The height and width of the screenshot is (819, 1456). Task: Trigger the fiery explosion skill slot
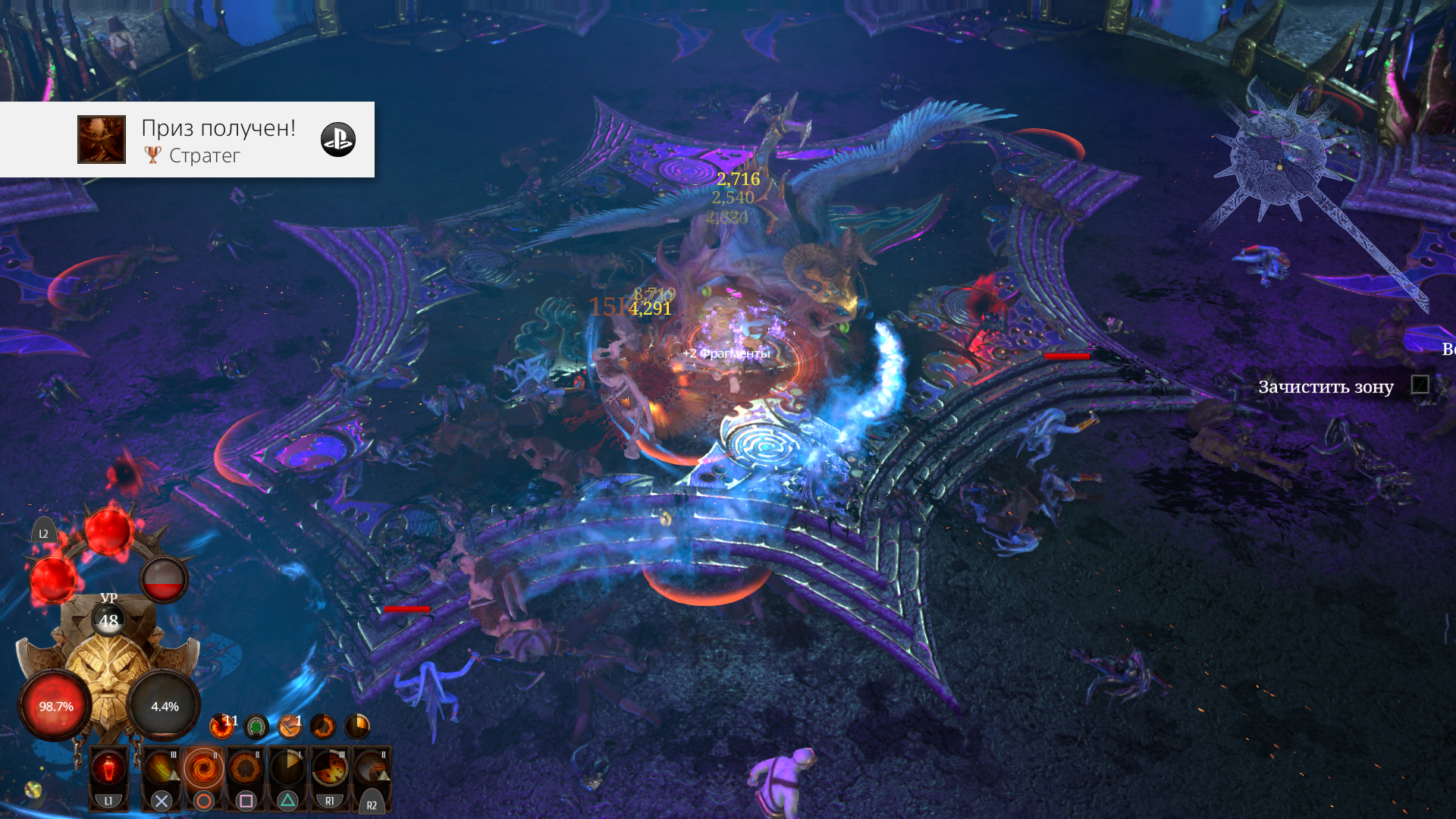330,770
